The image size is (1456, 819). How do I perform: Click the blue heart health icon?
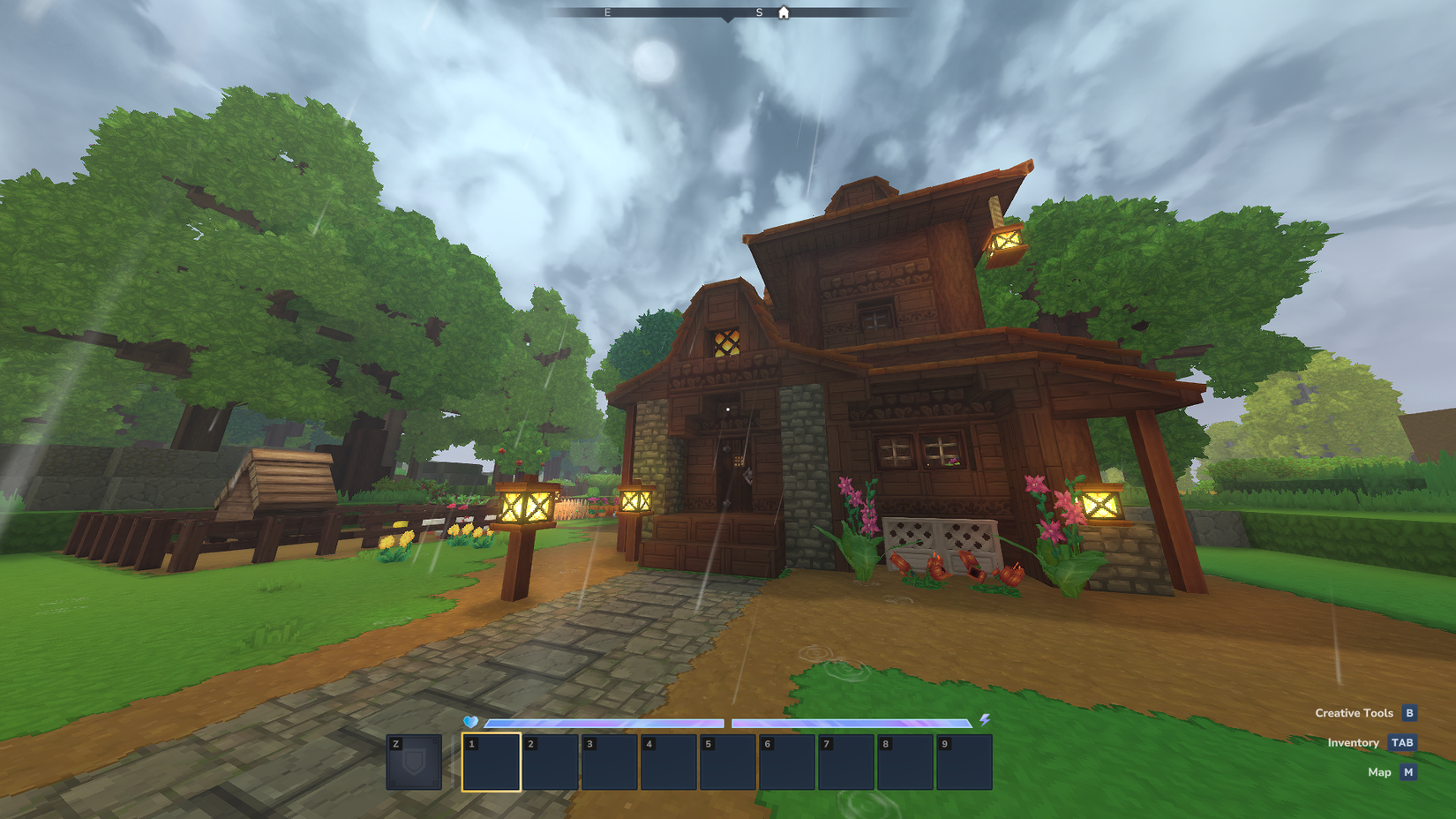pyautogui.click(x=469, y=721)
